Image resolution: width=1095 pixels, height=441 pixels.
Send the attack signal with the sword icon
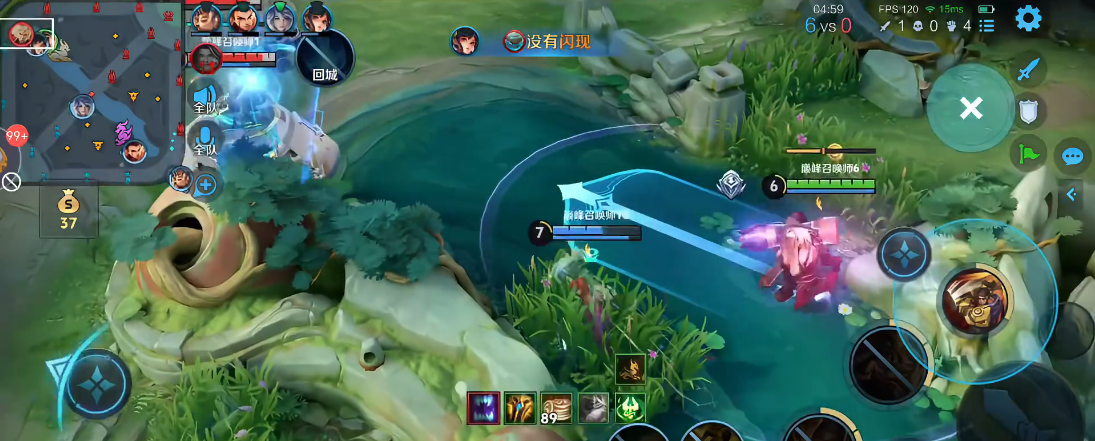[1030, 70]
